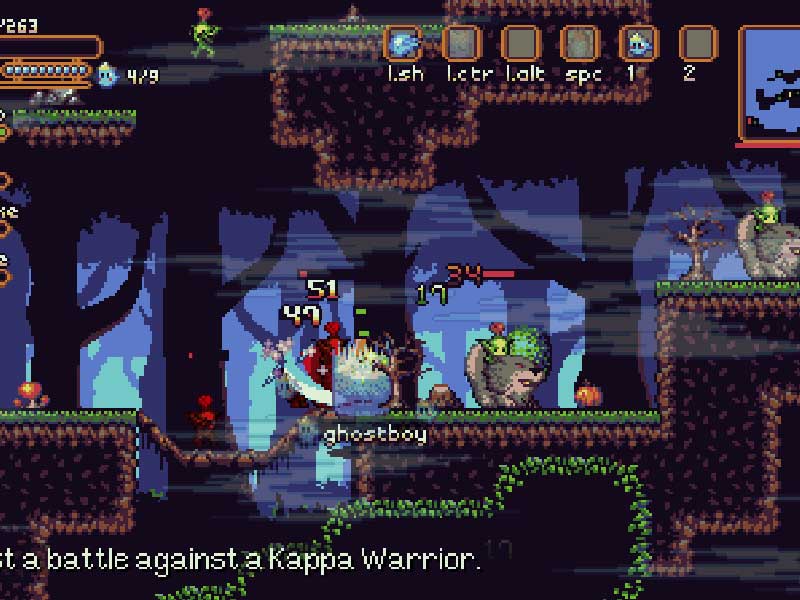Select the skill slot labeled l.ctr
This screenshot has height=600, width=800.
[461, 44]
